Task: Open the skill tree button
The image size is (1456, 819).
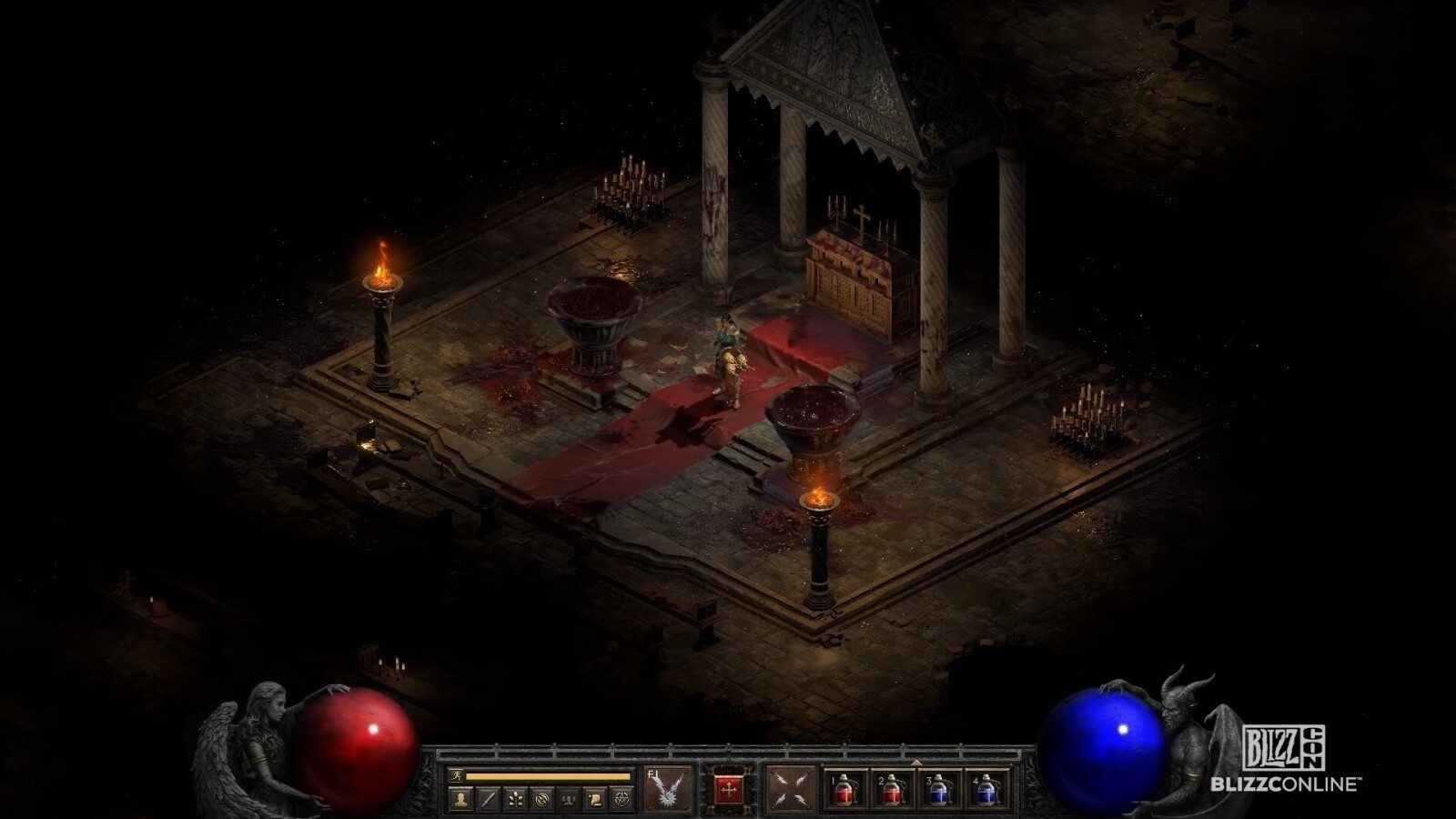Action: pos(516,800)
